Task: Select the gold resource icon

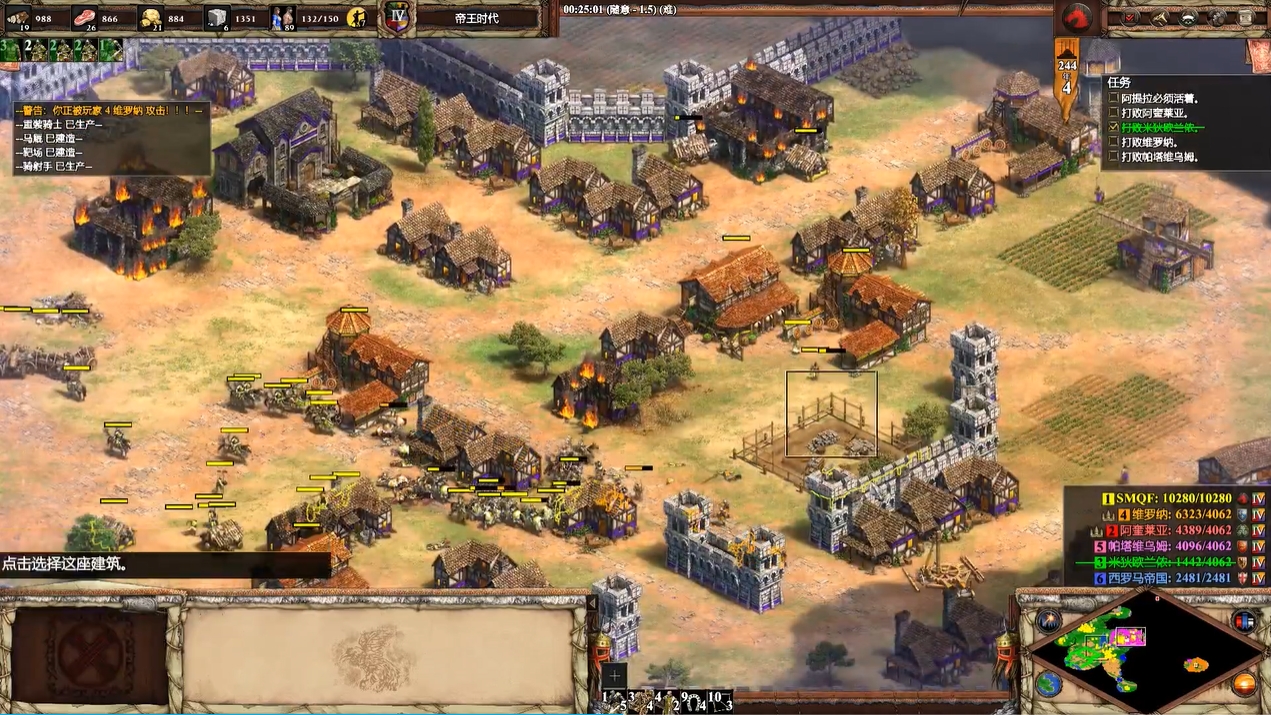Action: coord(151,17)
